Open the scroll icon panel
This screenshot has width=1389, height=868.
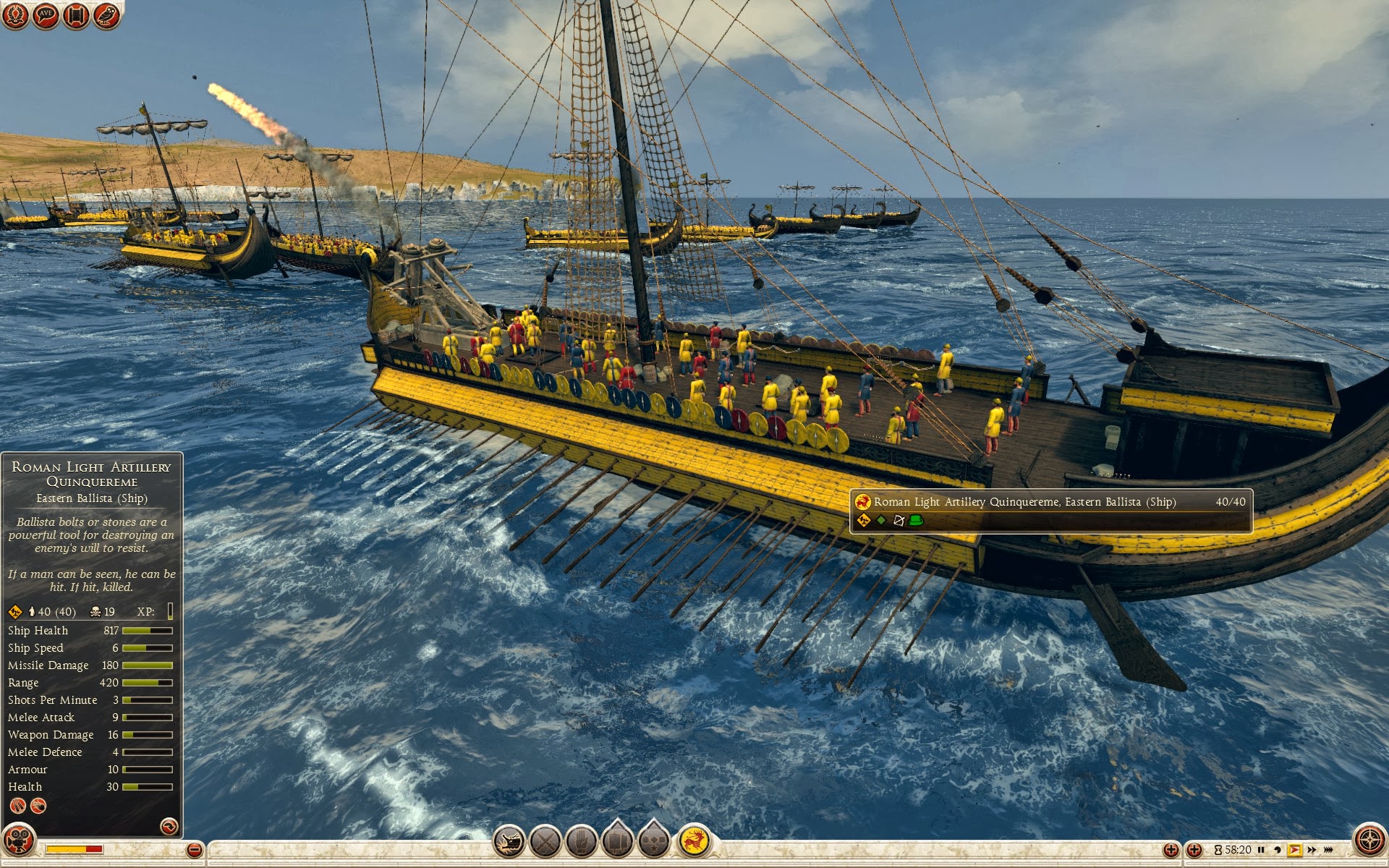pyautogui.click(x=76, y=15)
